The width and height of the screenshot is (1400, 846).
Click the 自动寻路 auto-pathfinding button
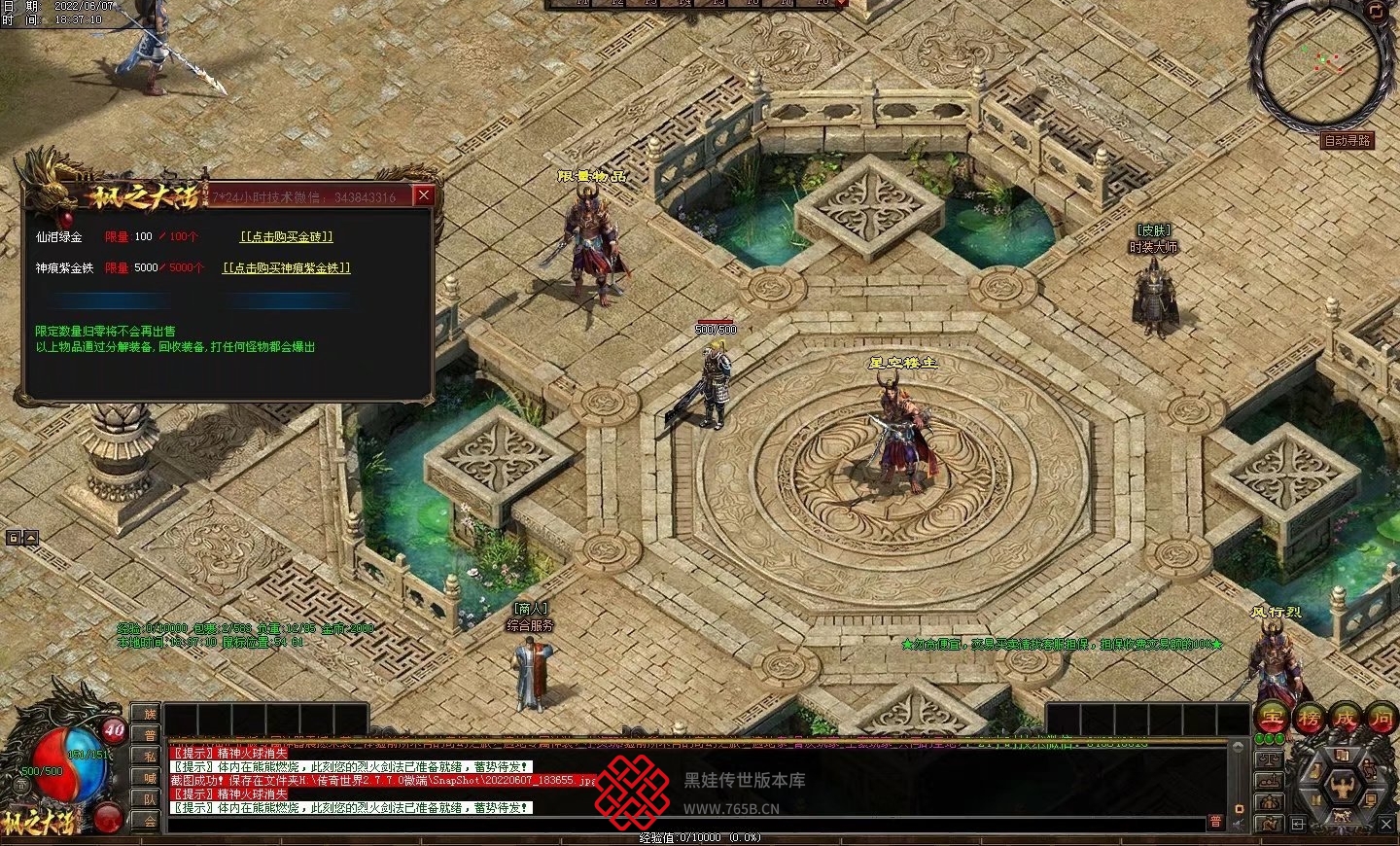[x=1347, y=141]
